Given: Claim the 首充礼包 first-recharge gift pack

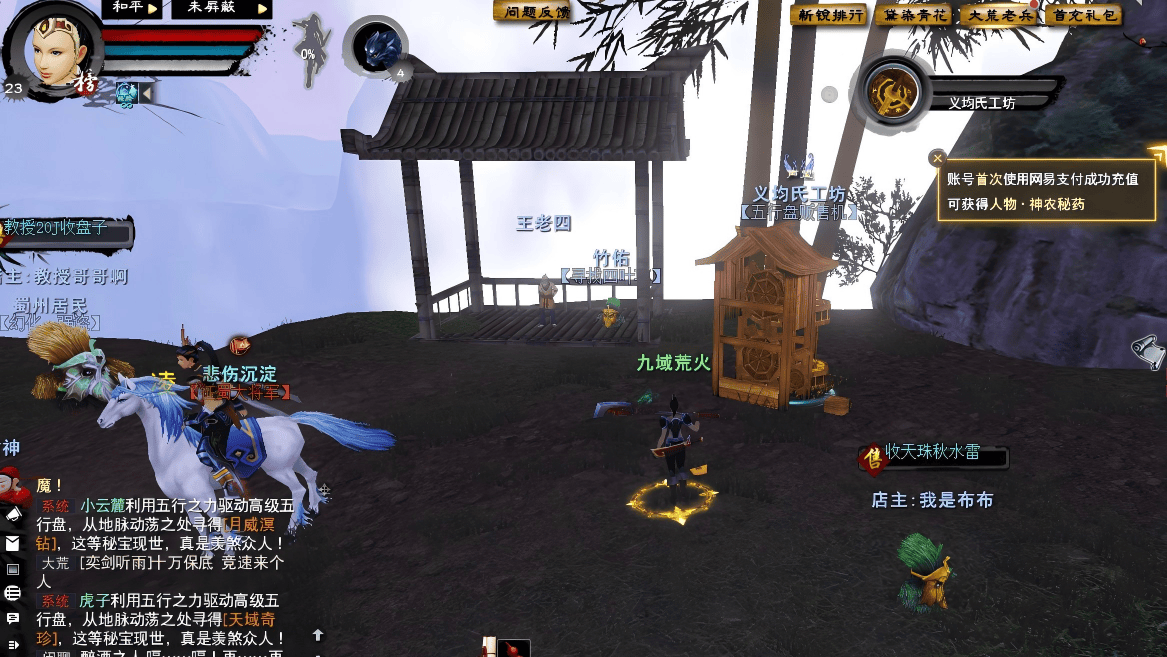Looking at the screenshot, I should (1082, 15).
